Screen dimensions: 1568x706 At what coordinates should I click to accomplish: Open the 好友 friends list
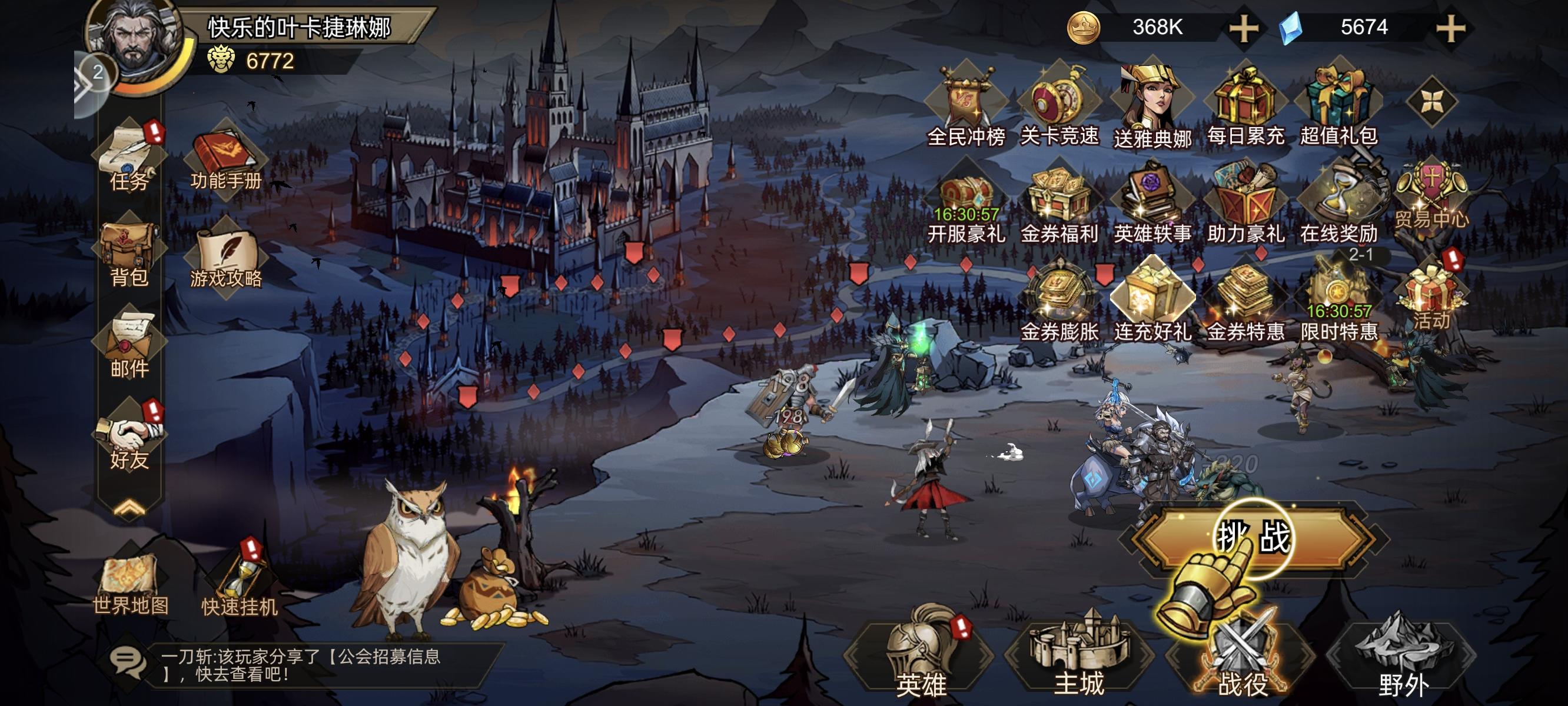(129, 438)
